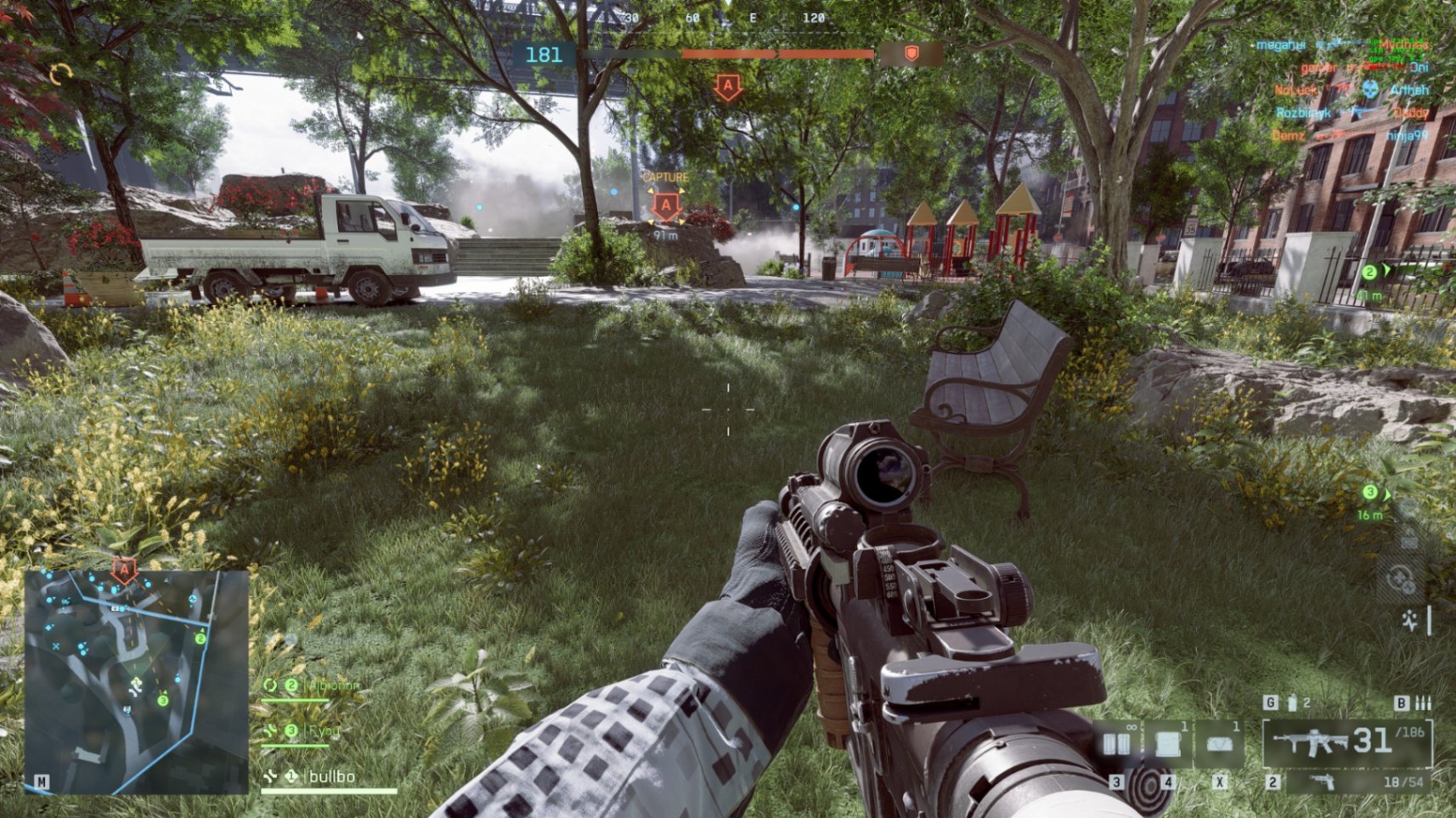Viewport: 1456px width, 818px height.
Task: Click the enemy team shield icon
Action: point(911,54)
